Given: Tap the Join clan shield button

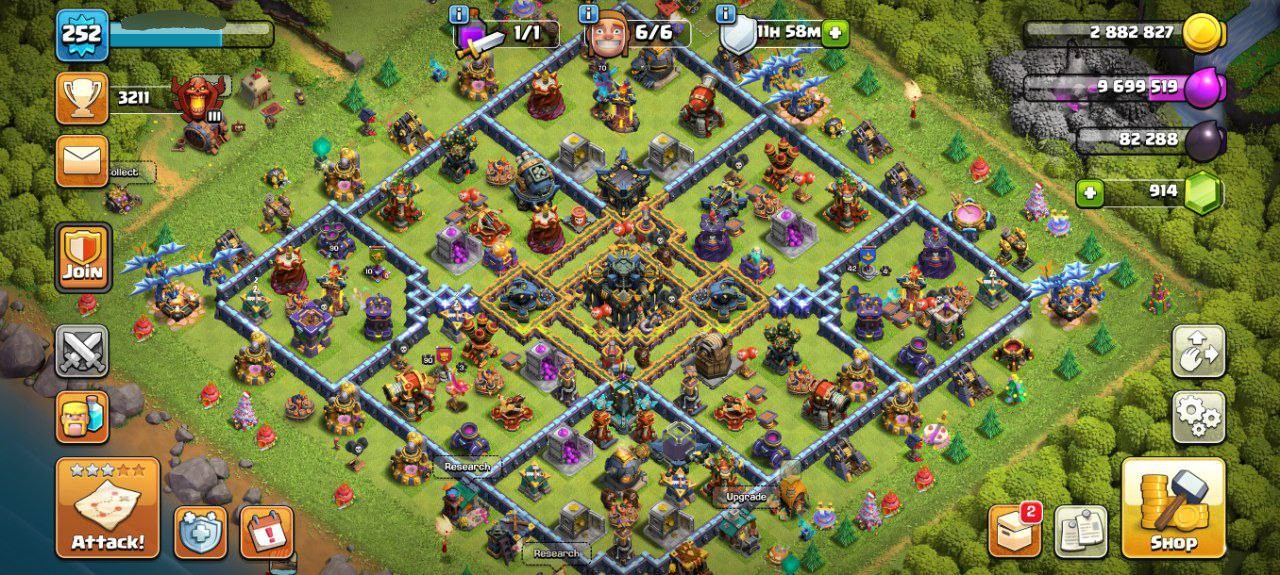Looking at the screenshot, I should [x=82, y=257].
